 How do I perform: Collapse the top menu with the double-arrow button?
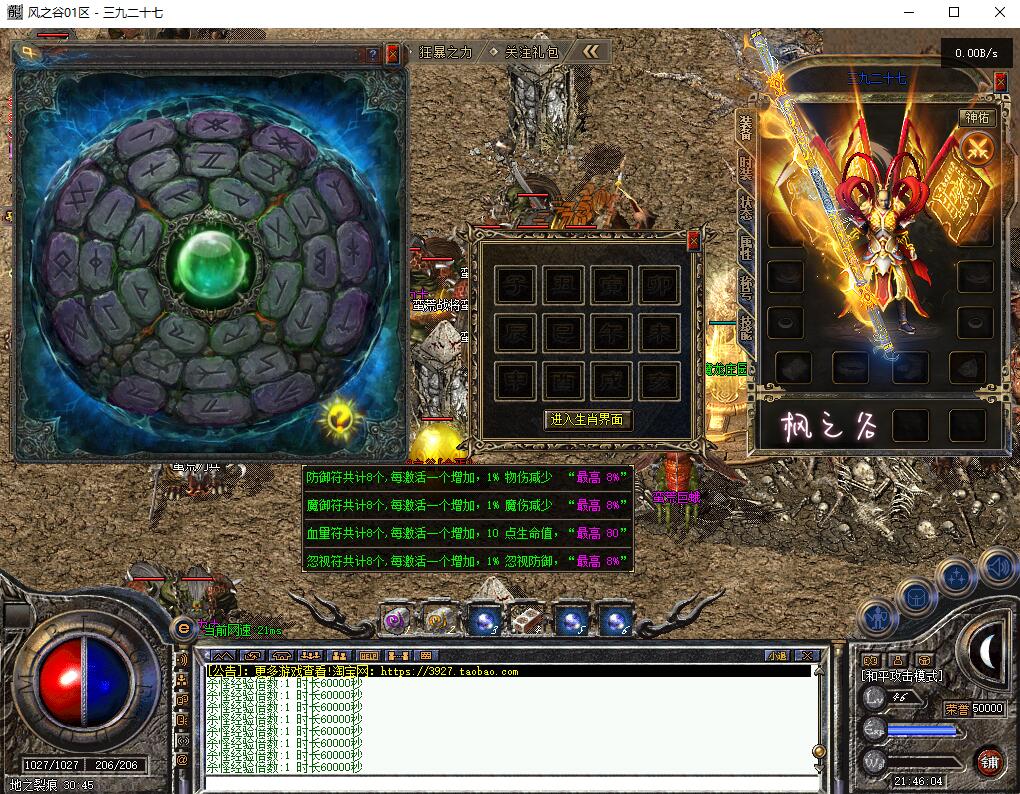tap(592, 52)
